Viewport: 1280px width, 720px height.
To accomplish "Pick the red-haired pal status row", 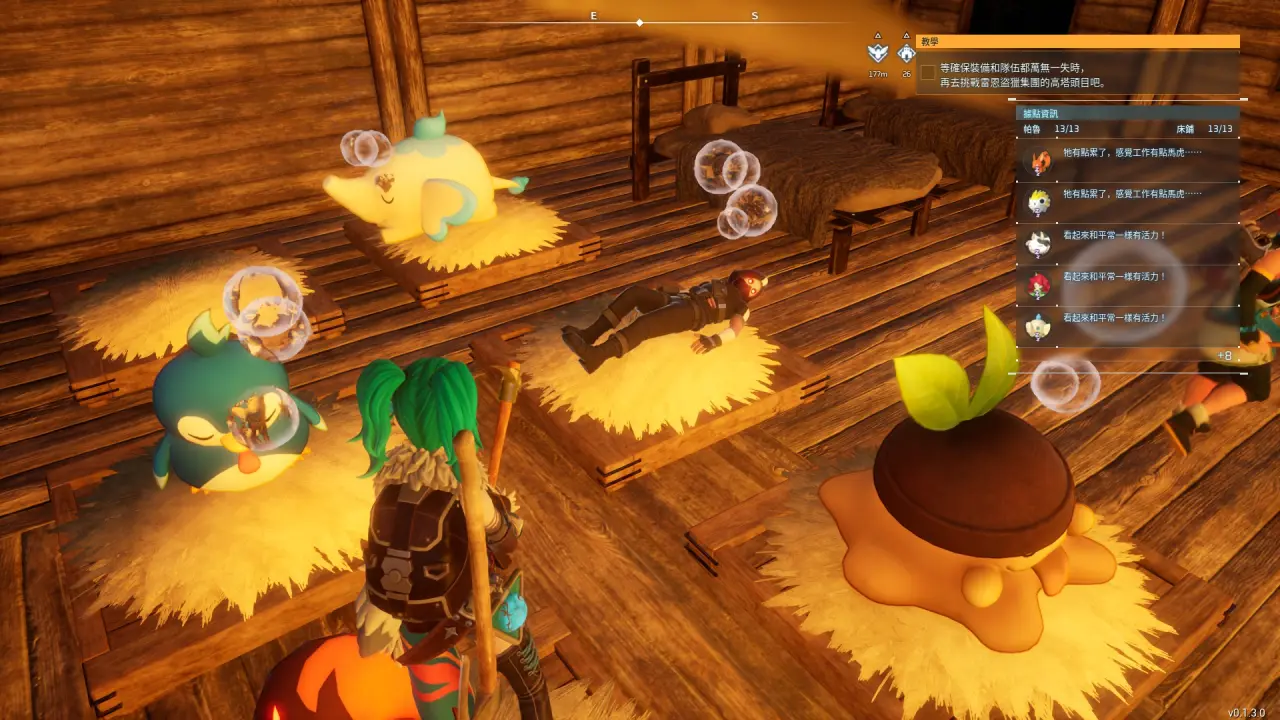I will click(x=1127, y=285).
